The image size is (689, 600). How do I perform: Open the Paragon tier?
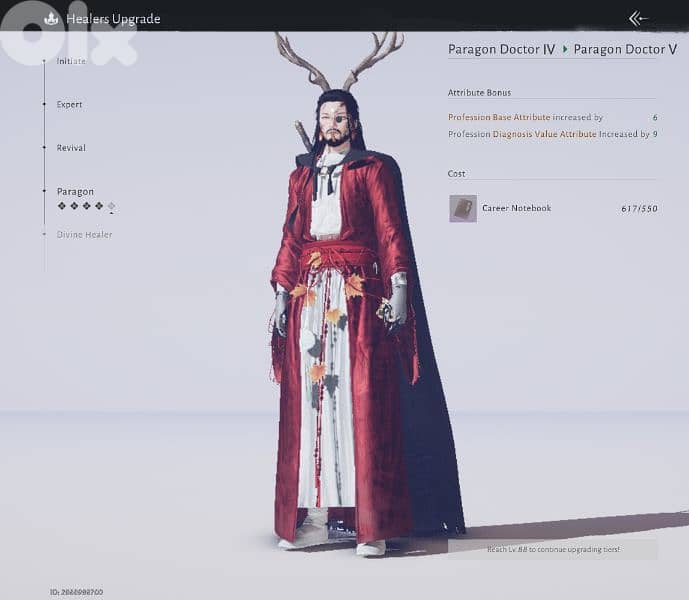[75, 192]
